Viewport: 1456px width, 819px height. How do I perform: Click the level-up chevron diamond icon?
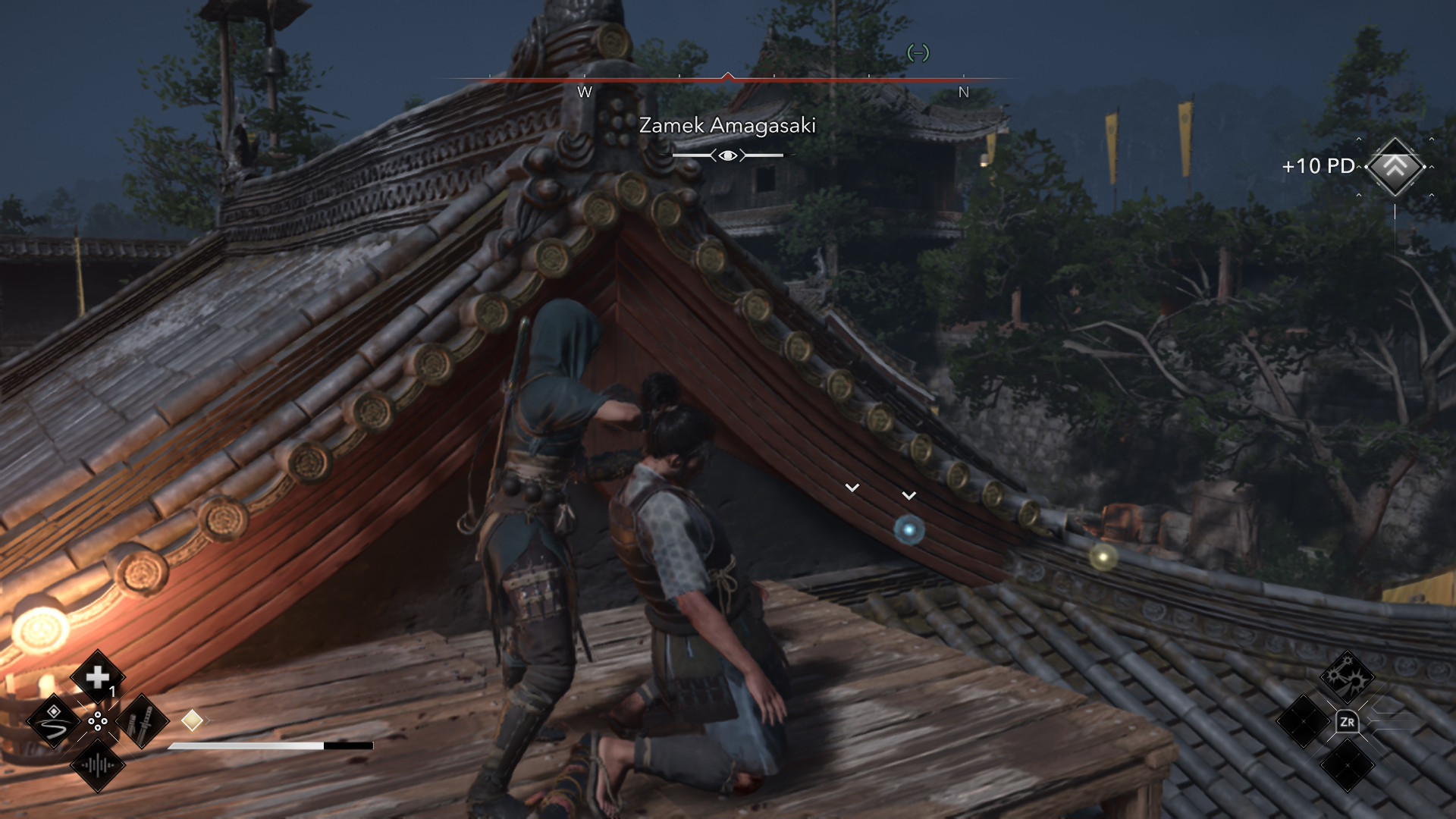[x=1395, y=167]
